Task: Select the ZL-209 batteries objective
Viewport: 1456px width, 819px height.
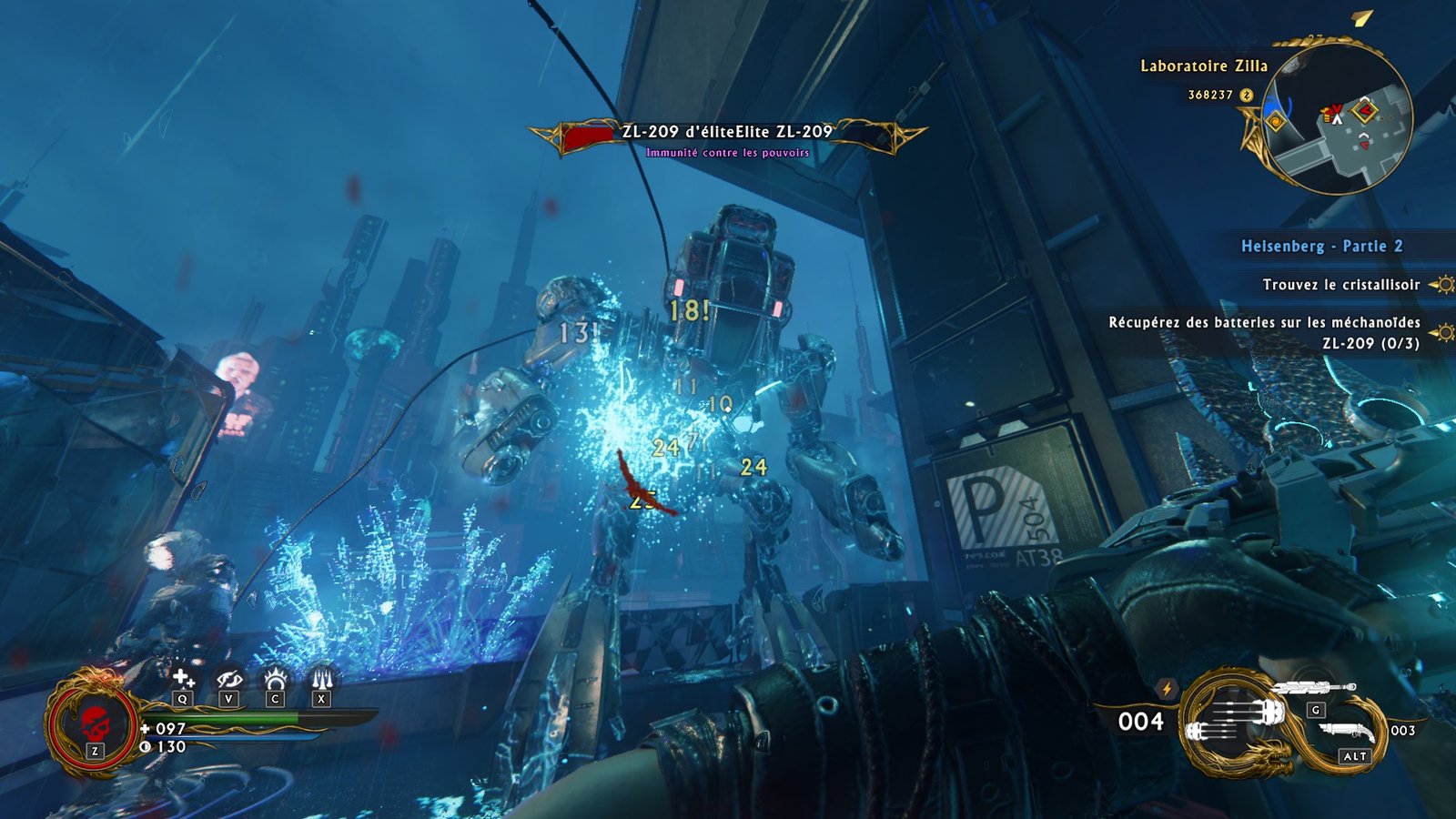Action: click(1264, 332)
